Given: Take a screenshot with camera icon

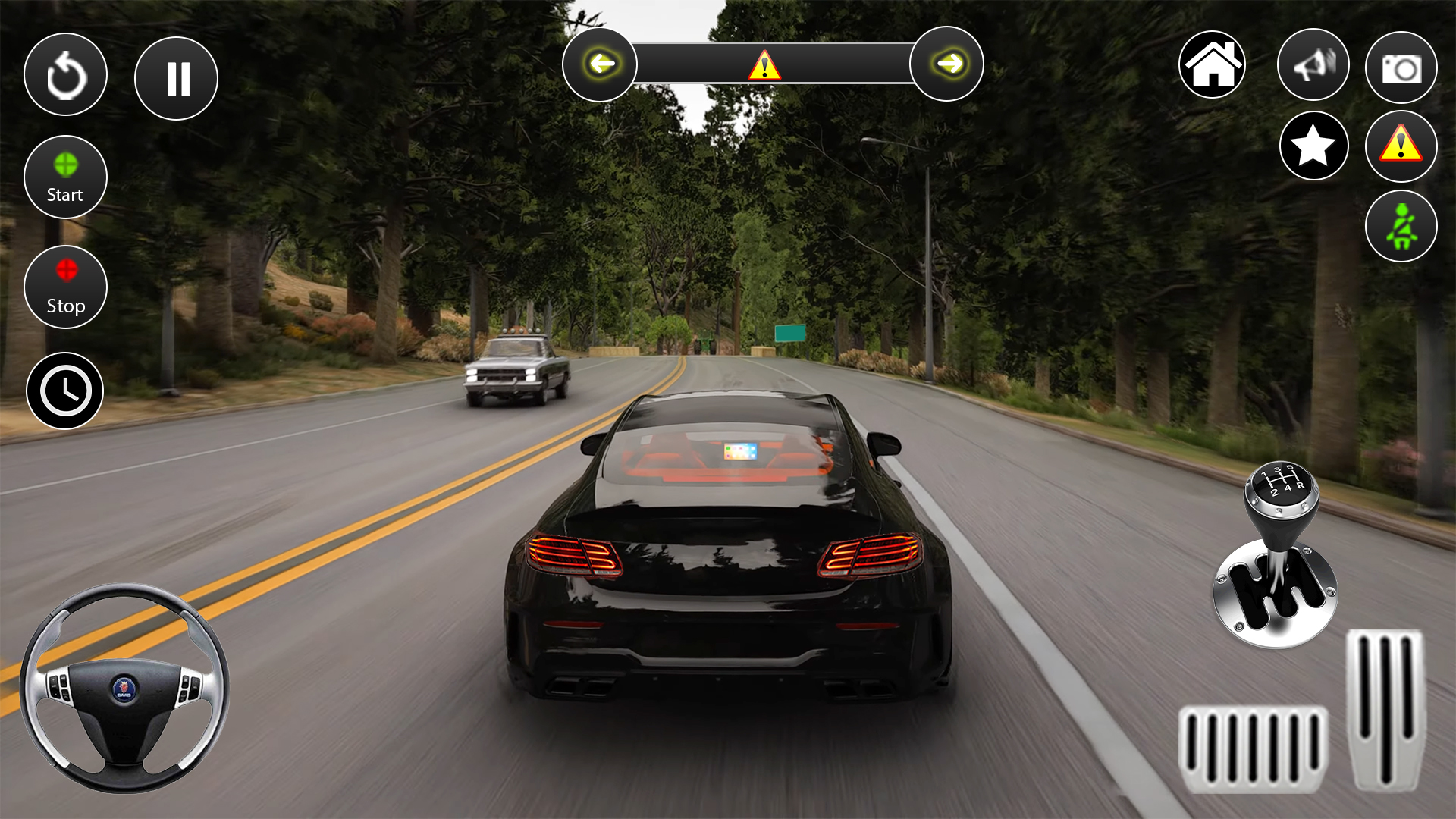Looking at the screenshot, I should coord(1401,68).
